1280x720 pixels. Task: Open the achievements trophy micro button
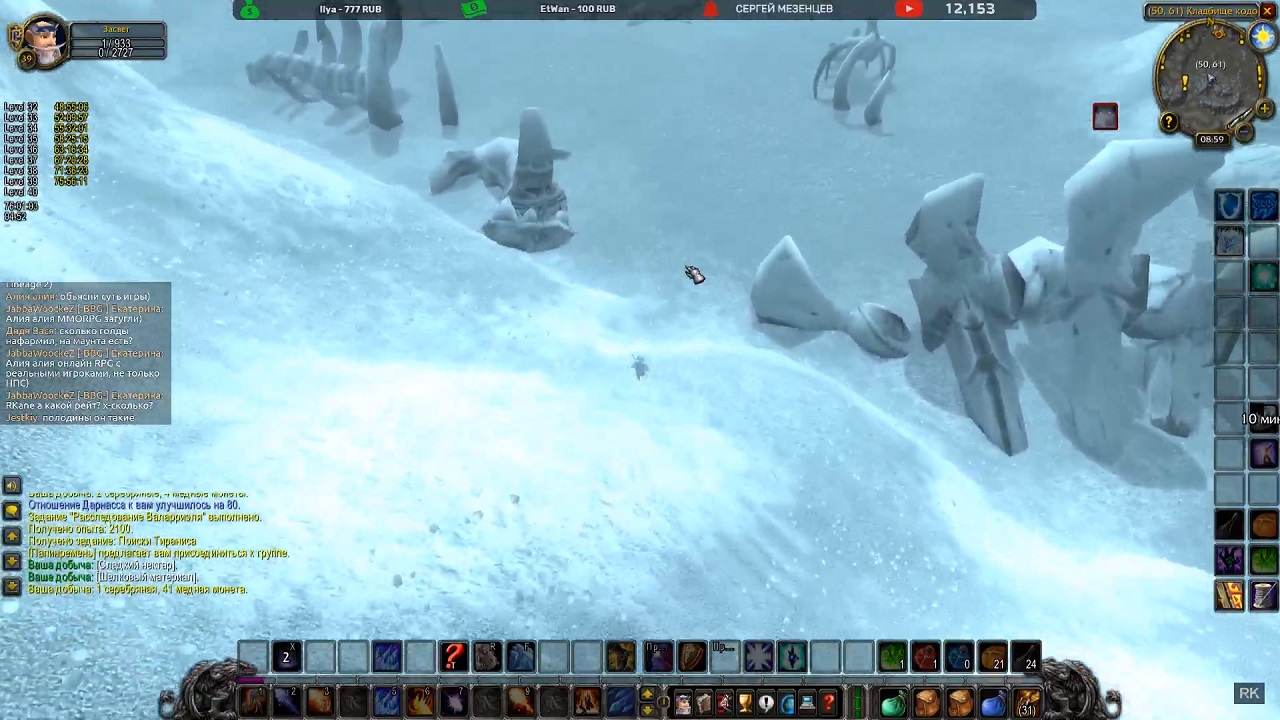pyautogui.click(x=745, y=704)
